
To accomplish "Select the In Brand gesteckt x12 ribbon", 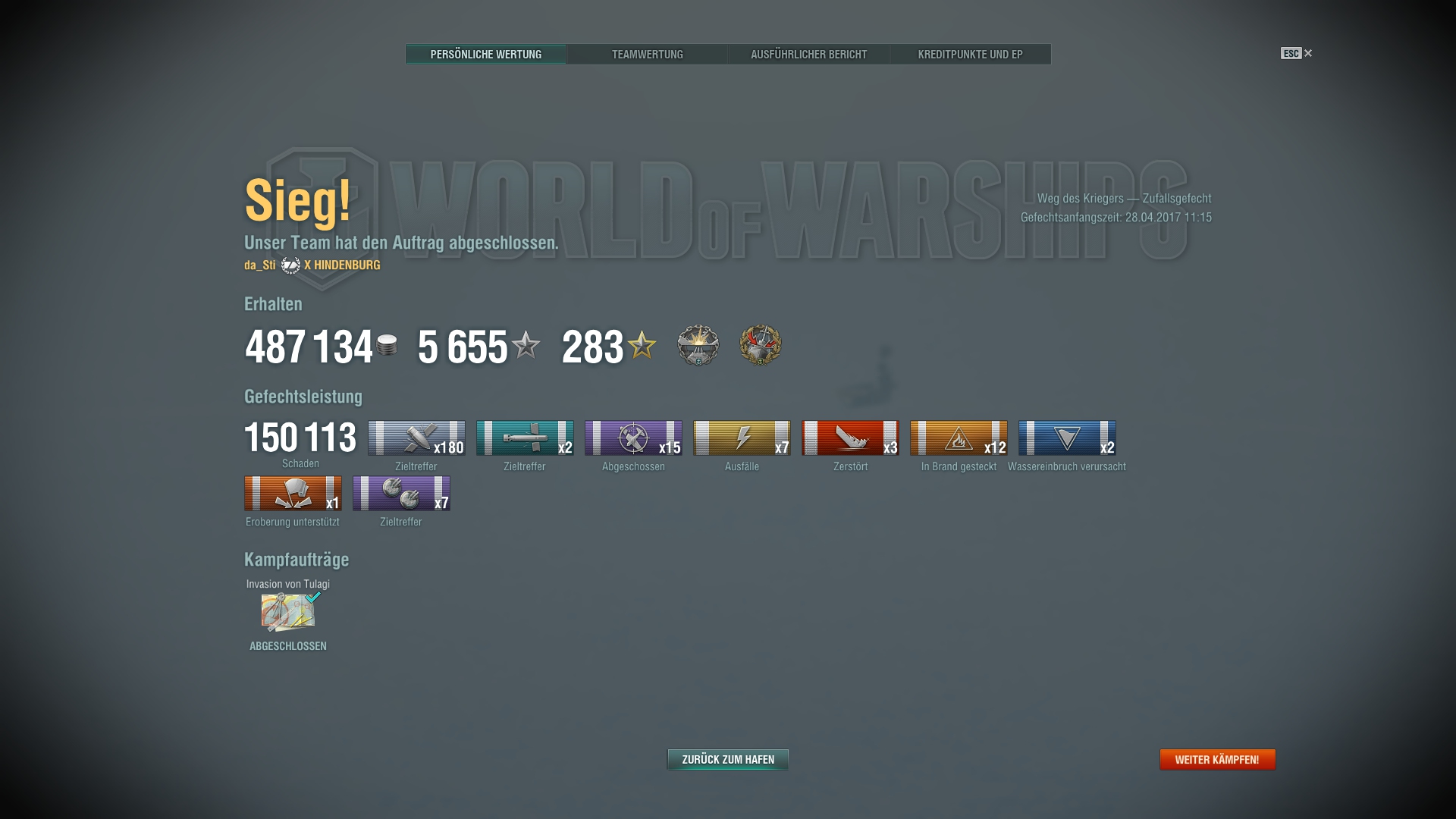I will coord(958,438).
